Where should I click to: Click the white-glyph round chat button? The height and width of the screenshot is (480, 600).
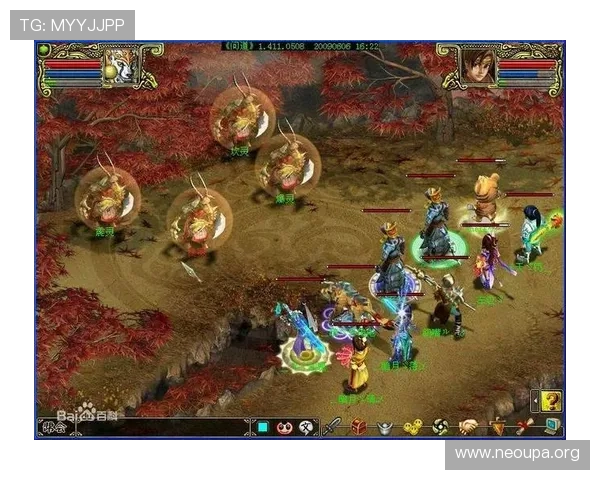(306, 427)
